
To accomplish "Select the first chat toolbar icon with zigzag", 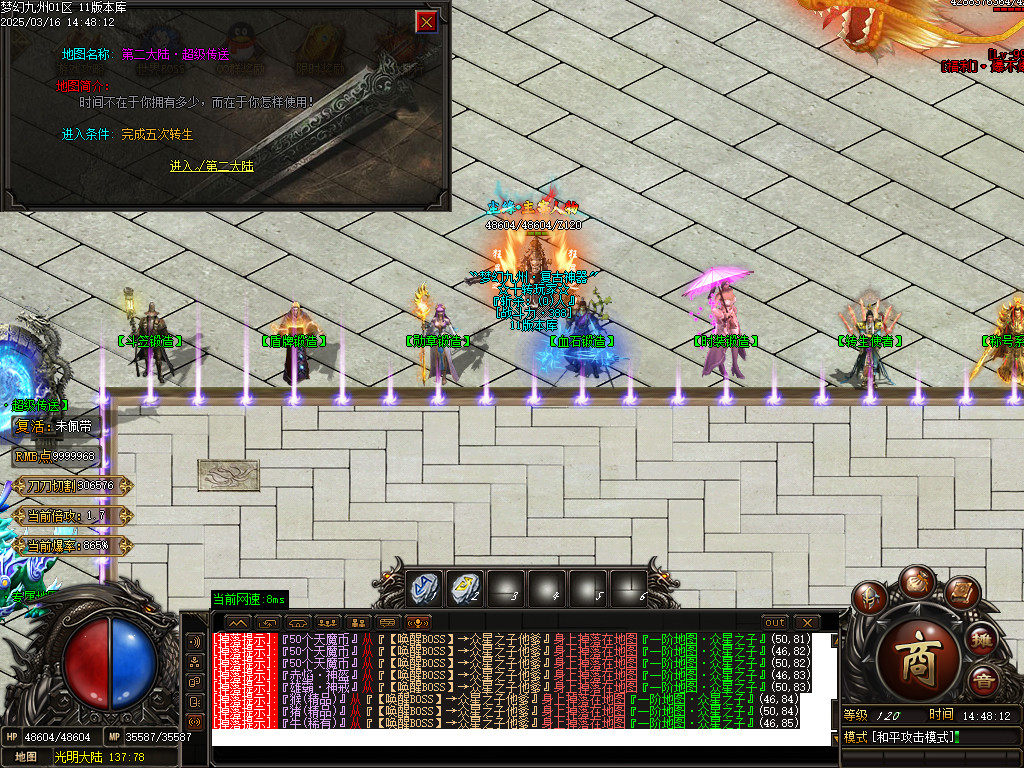I will pos(238,622).
